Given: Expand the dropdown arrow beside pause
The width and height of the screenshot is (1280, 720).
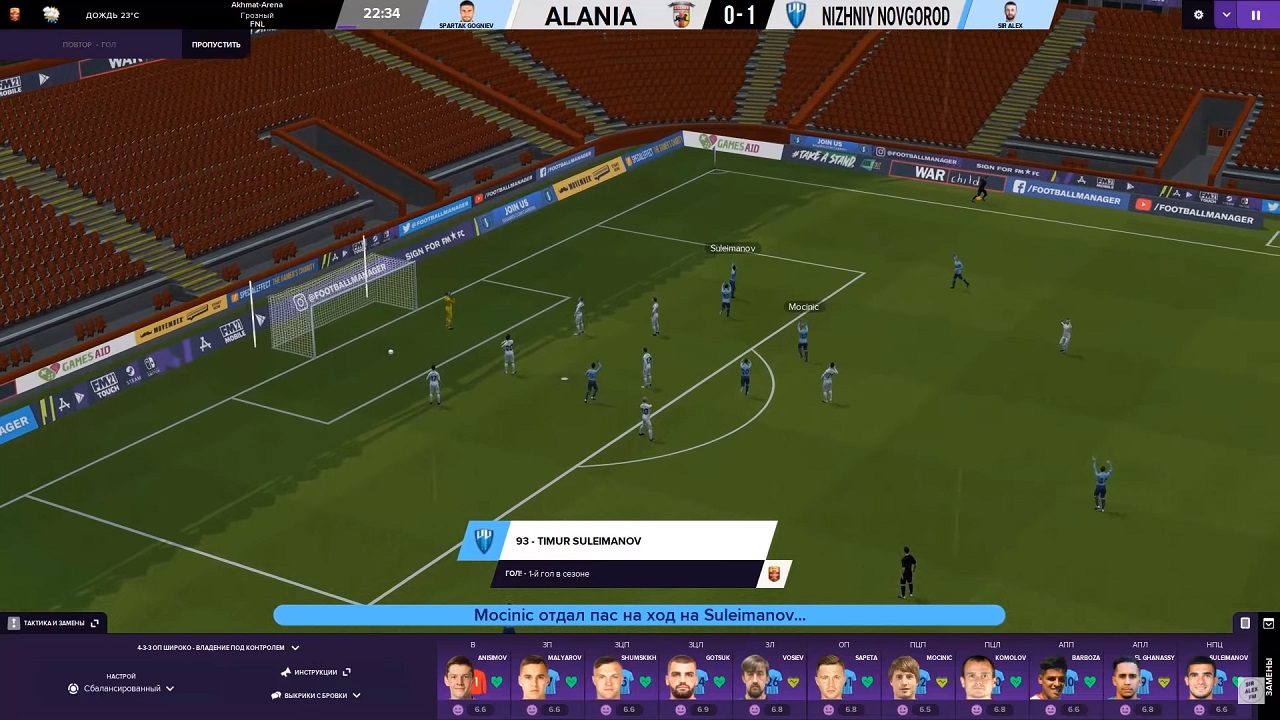Looking at the screenshot, I should coord(1227,15).
